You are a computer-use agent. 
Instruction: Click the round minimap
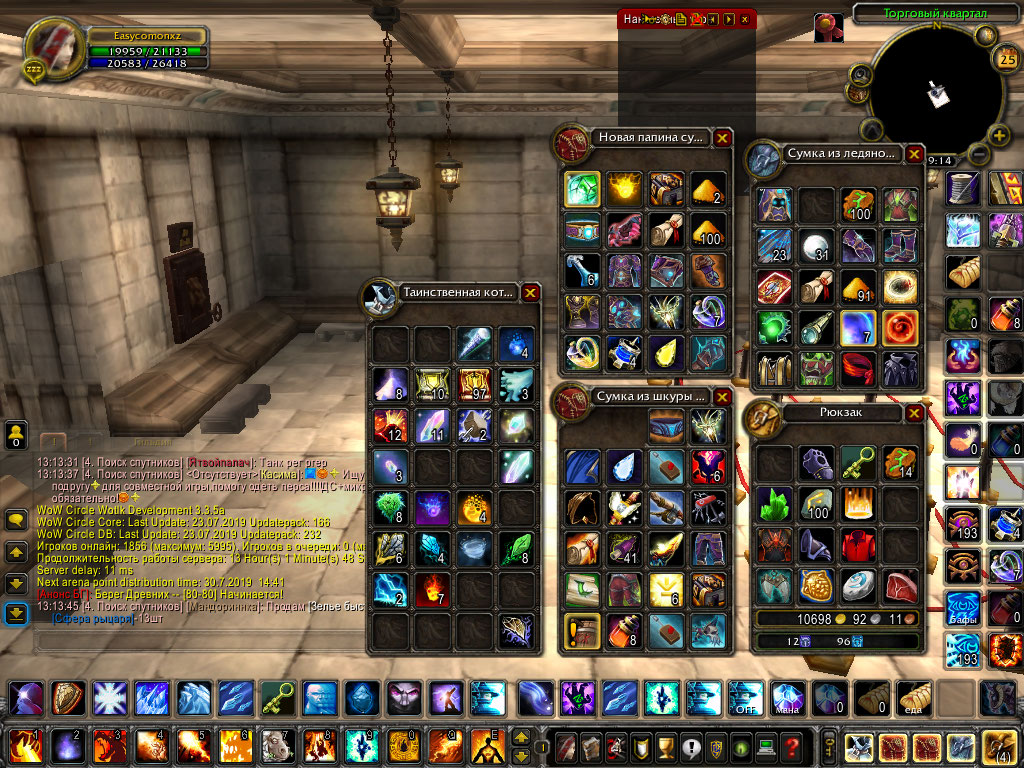point(932,92)
